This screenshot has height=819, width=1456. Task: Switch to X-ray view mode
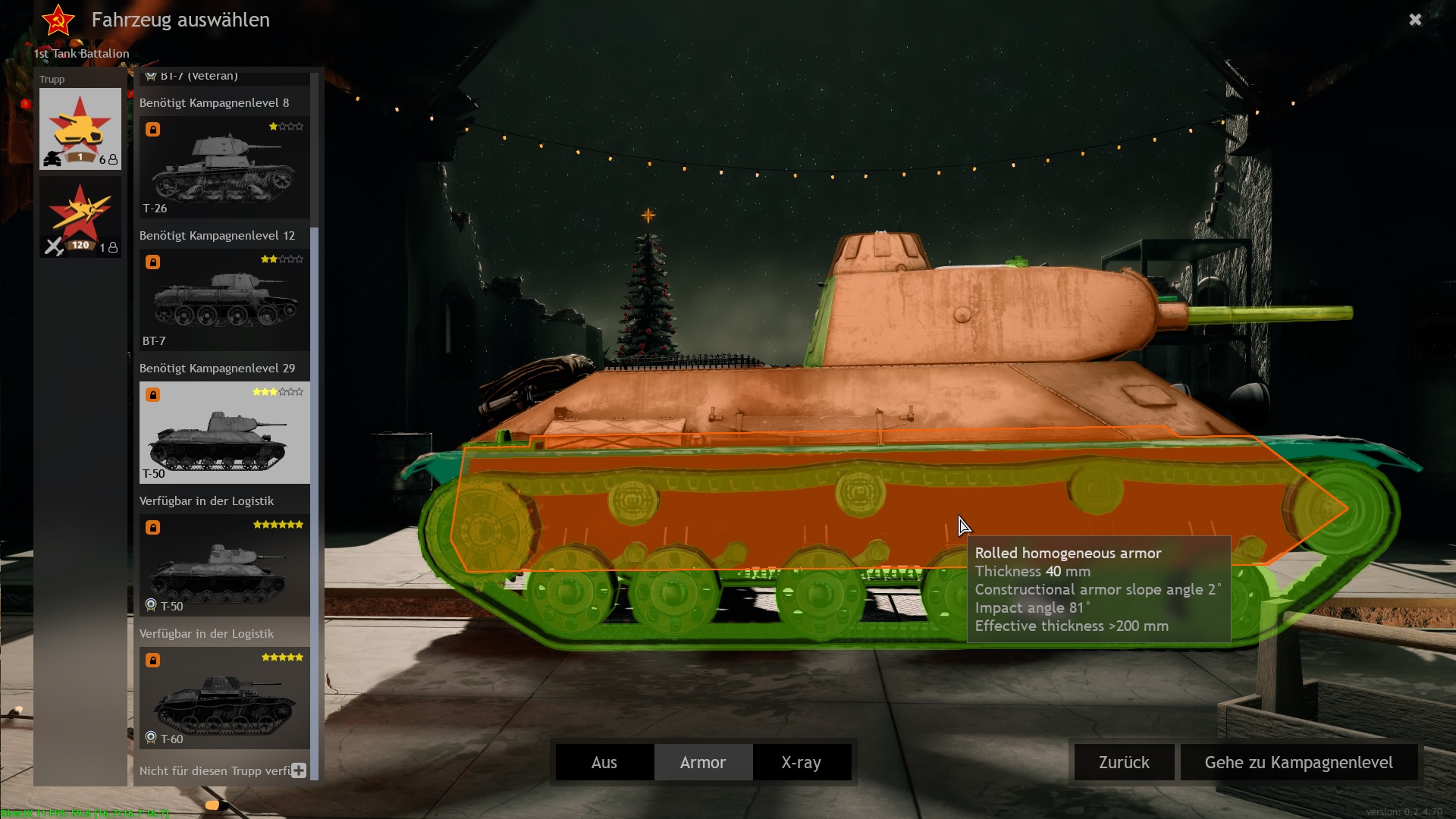(x=802, y=762)
